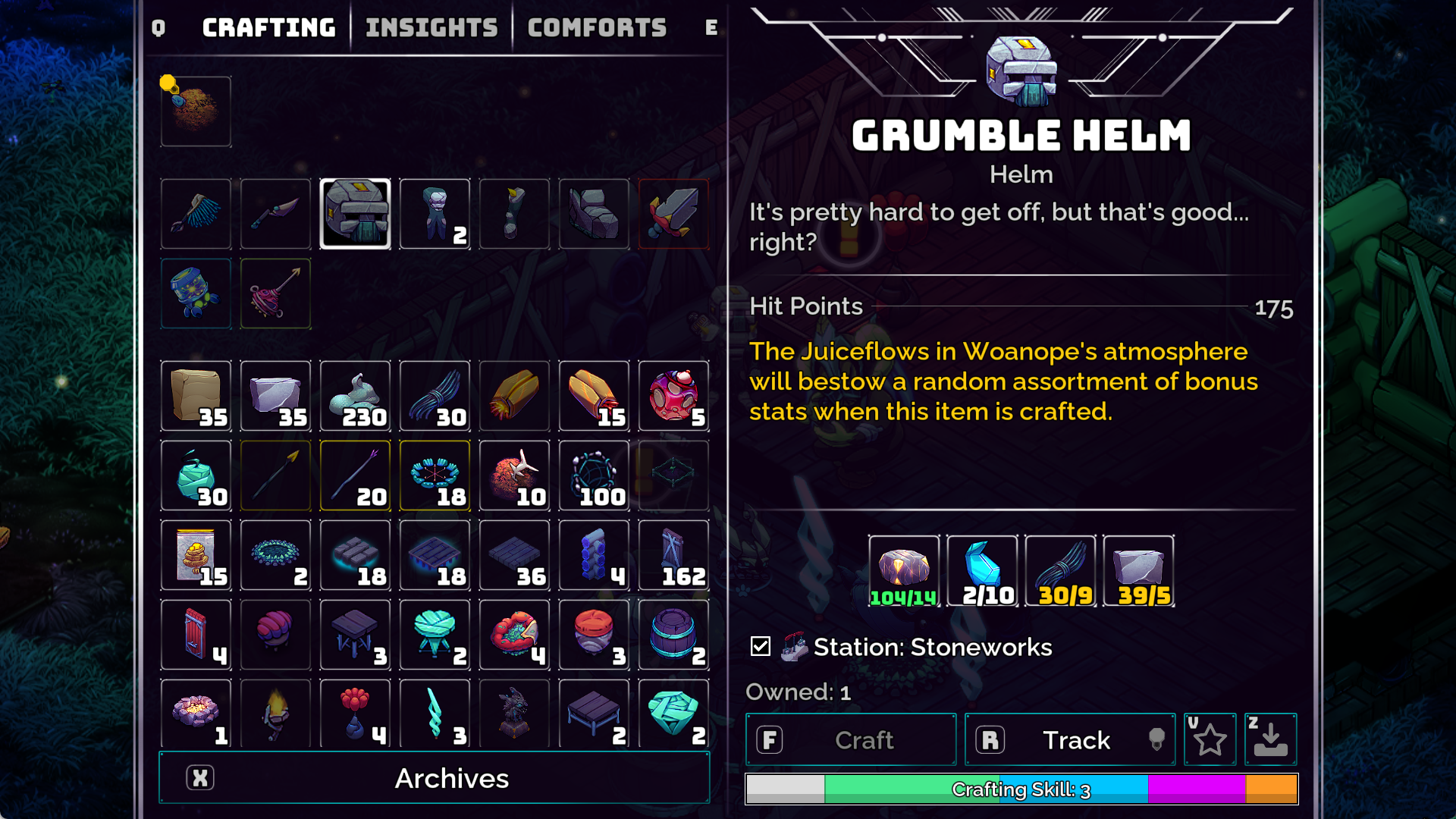Craft the Grumble Helm
The width and height of the screenshot is (1456, 819).
851,739
